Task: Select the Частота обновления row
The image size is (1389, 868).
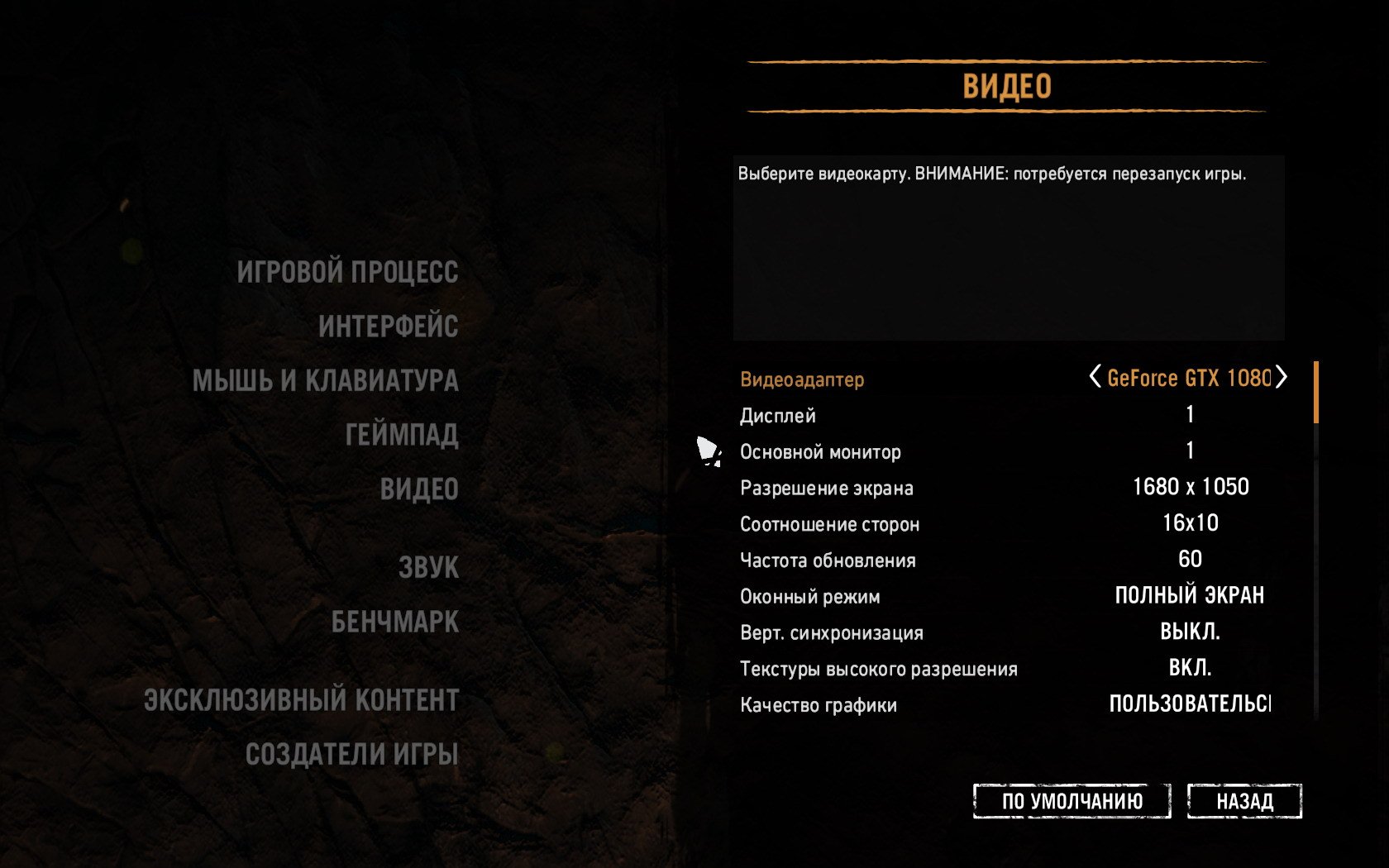Action: pos(828,560)
